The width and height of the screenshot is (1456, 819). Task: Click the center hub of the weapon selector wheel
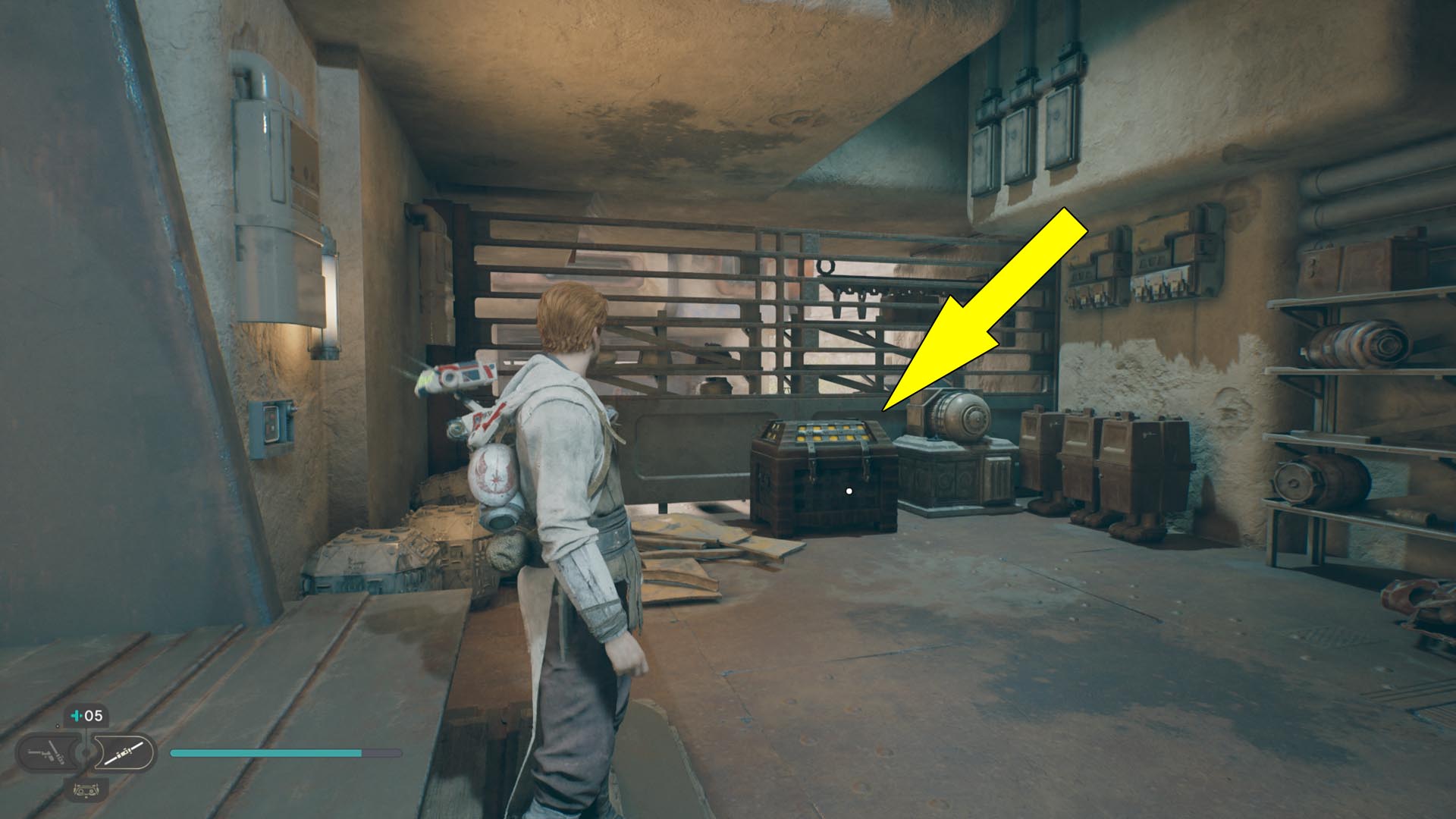click(85, 752)
